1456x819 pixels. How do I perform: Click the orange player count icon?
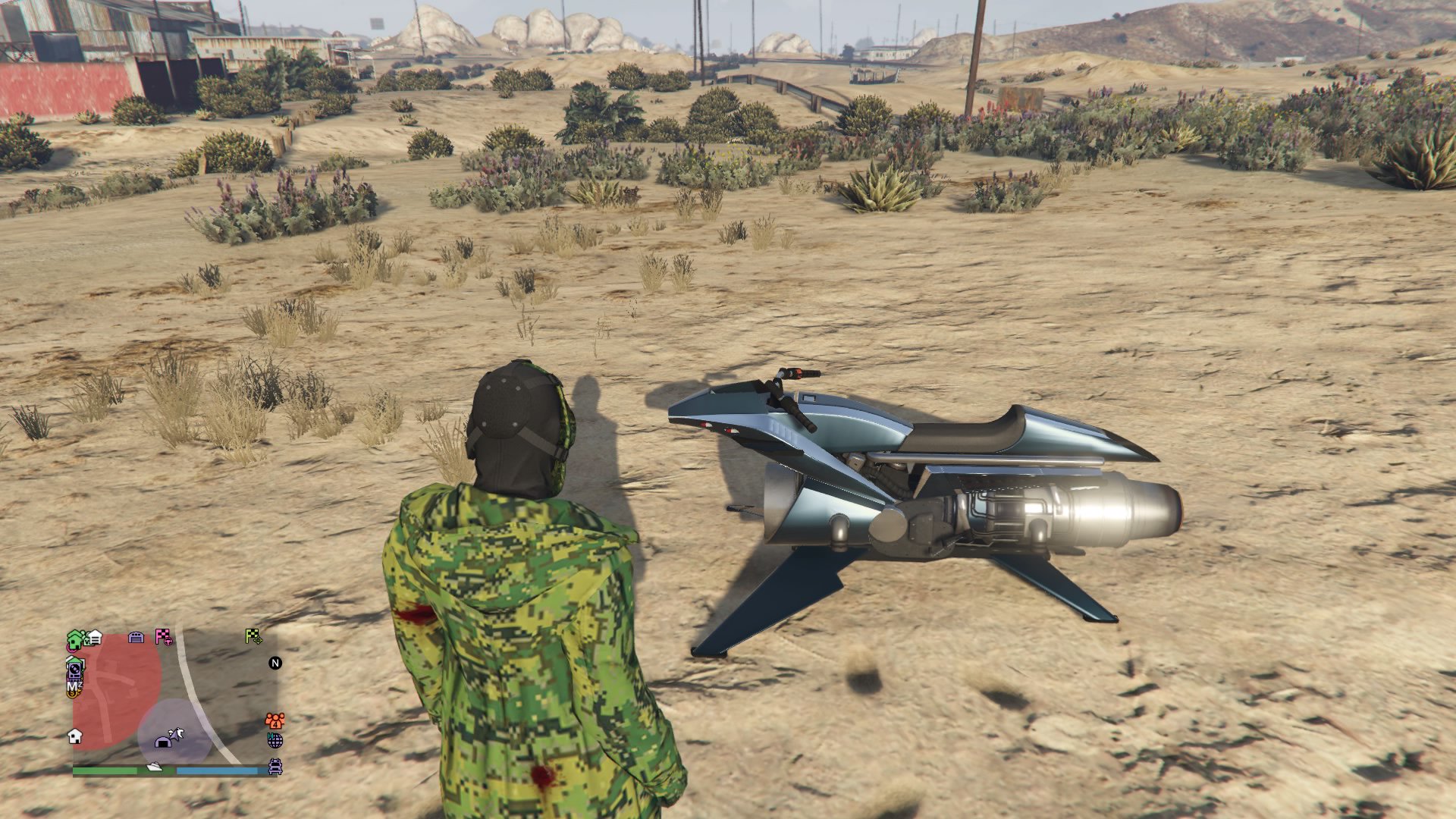(275, 720)
